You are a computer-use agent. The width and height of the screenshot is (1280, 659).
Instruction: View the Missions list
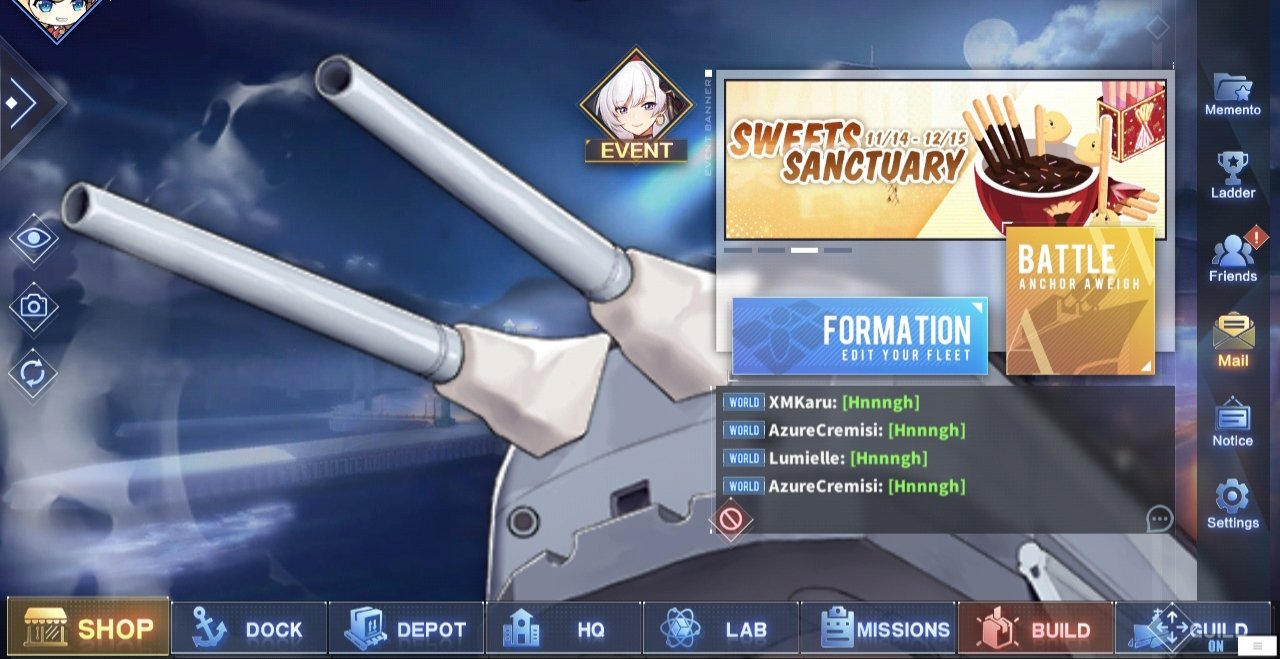[x=878, y=629]
